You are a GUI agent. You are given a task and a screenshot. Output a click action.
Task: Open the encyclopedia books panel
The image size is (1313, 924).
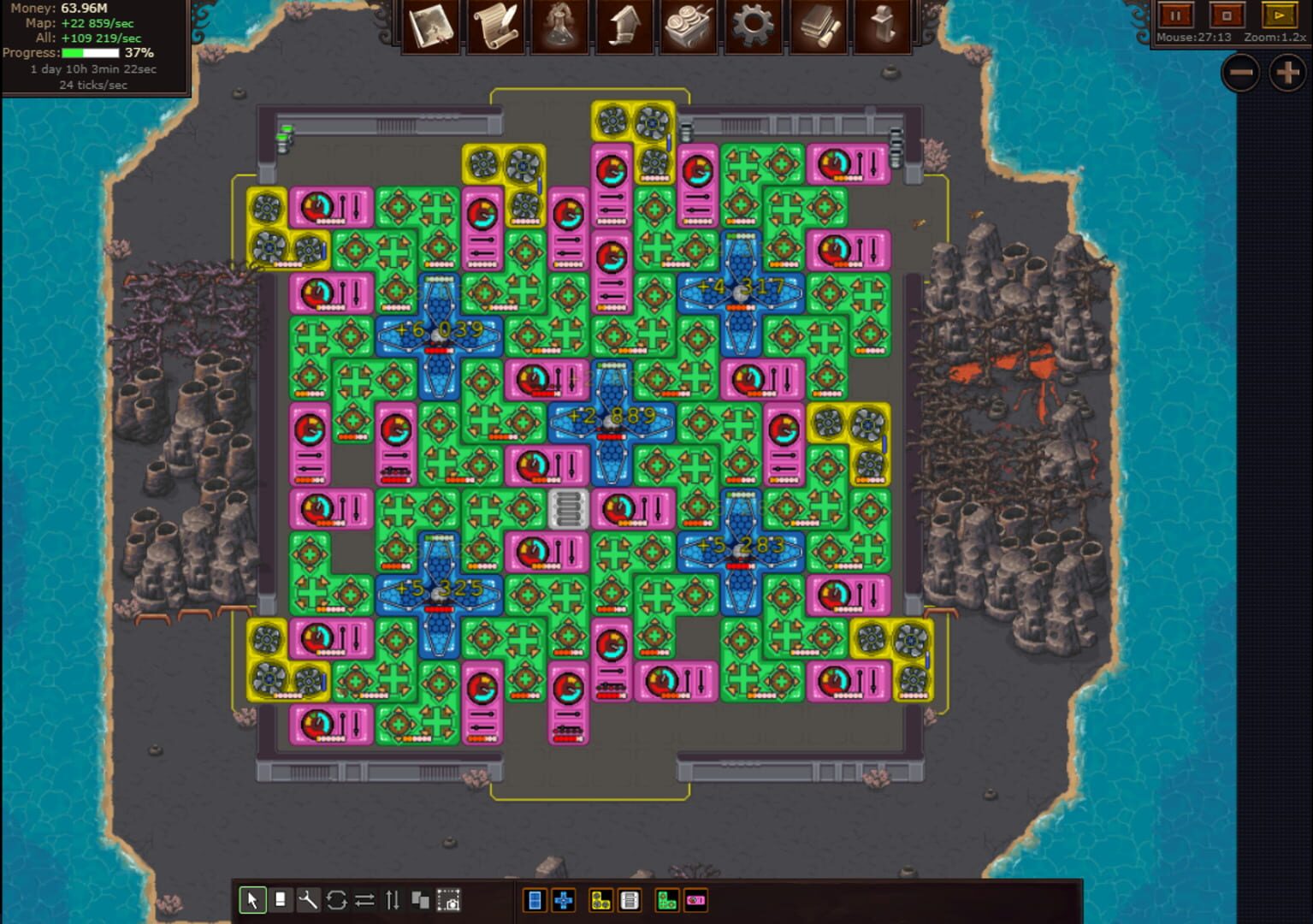[819, 26]
